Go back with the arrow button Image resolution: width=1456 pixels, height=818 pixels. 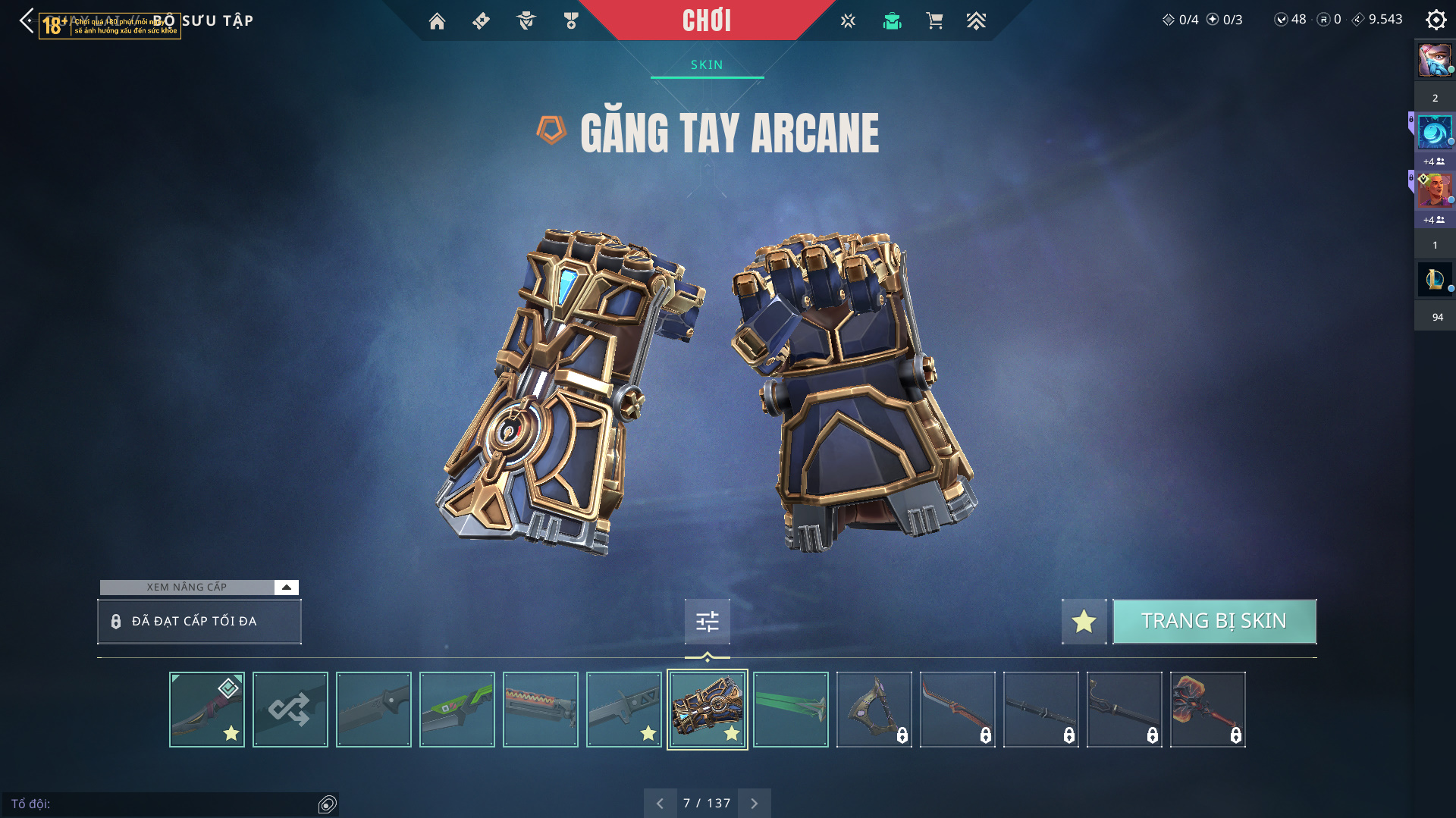click(27, 20)
